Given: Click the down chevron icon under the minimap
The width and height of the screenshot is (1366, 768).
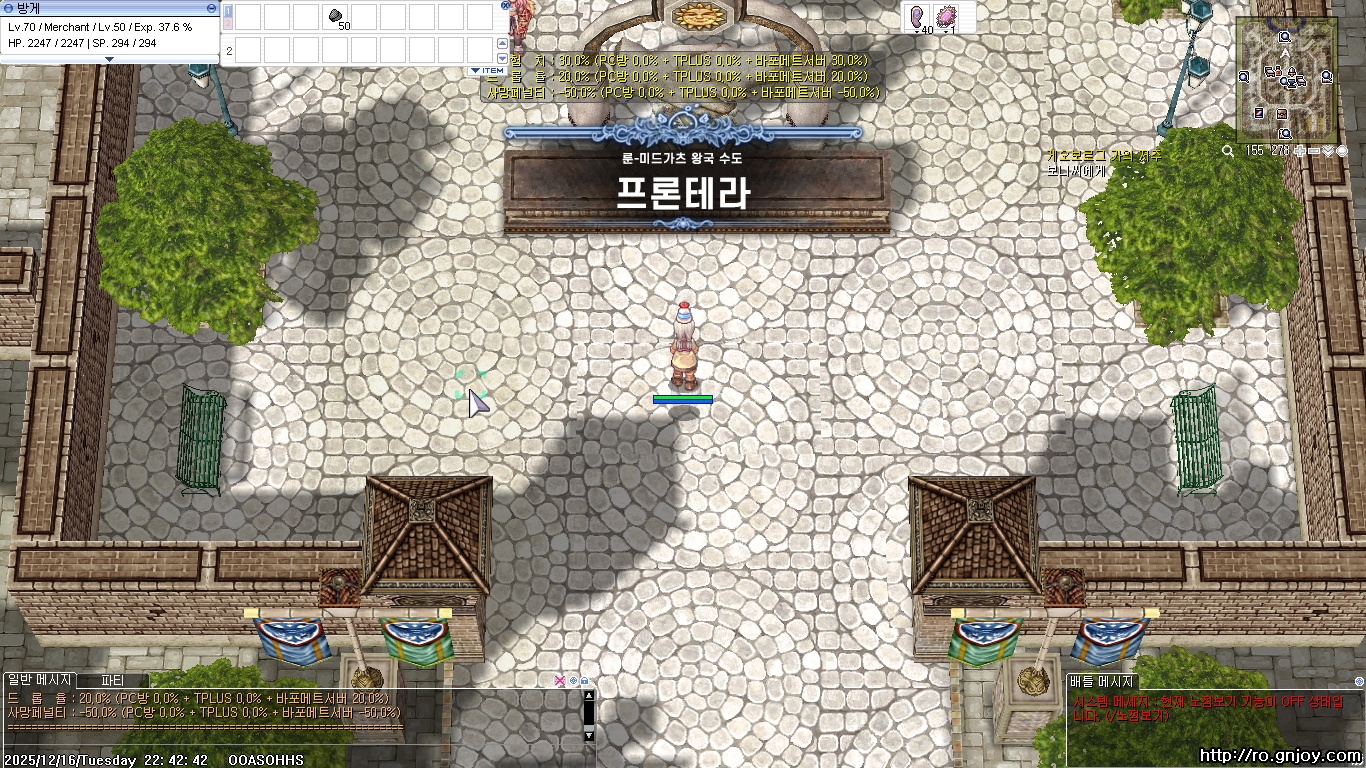Looking at the screenshot, I should point(1328,151).
